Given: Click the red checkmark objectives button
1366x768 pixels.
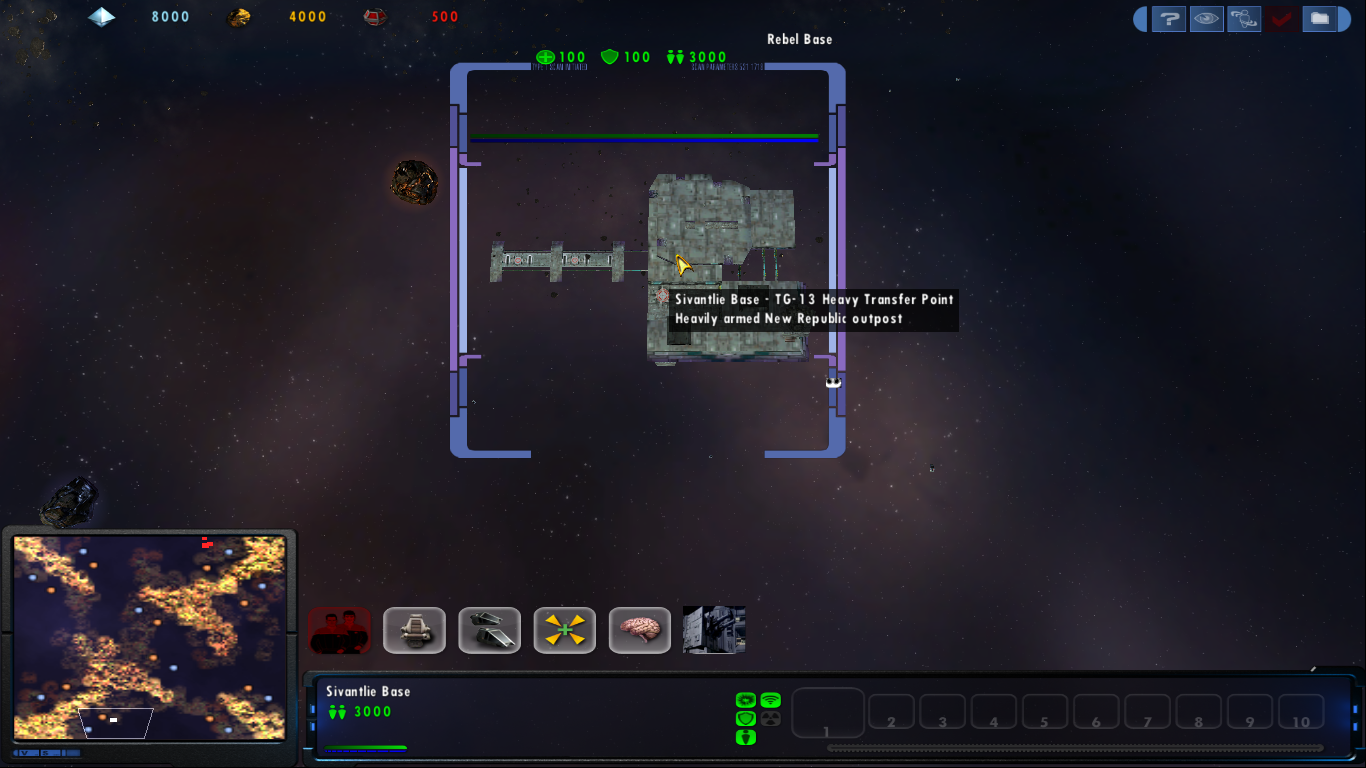Looking at the screenshot, I should [1281, 18].
